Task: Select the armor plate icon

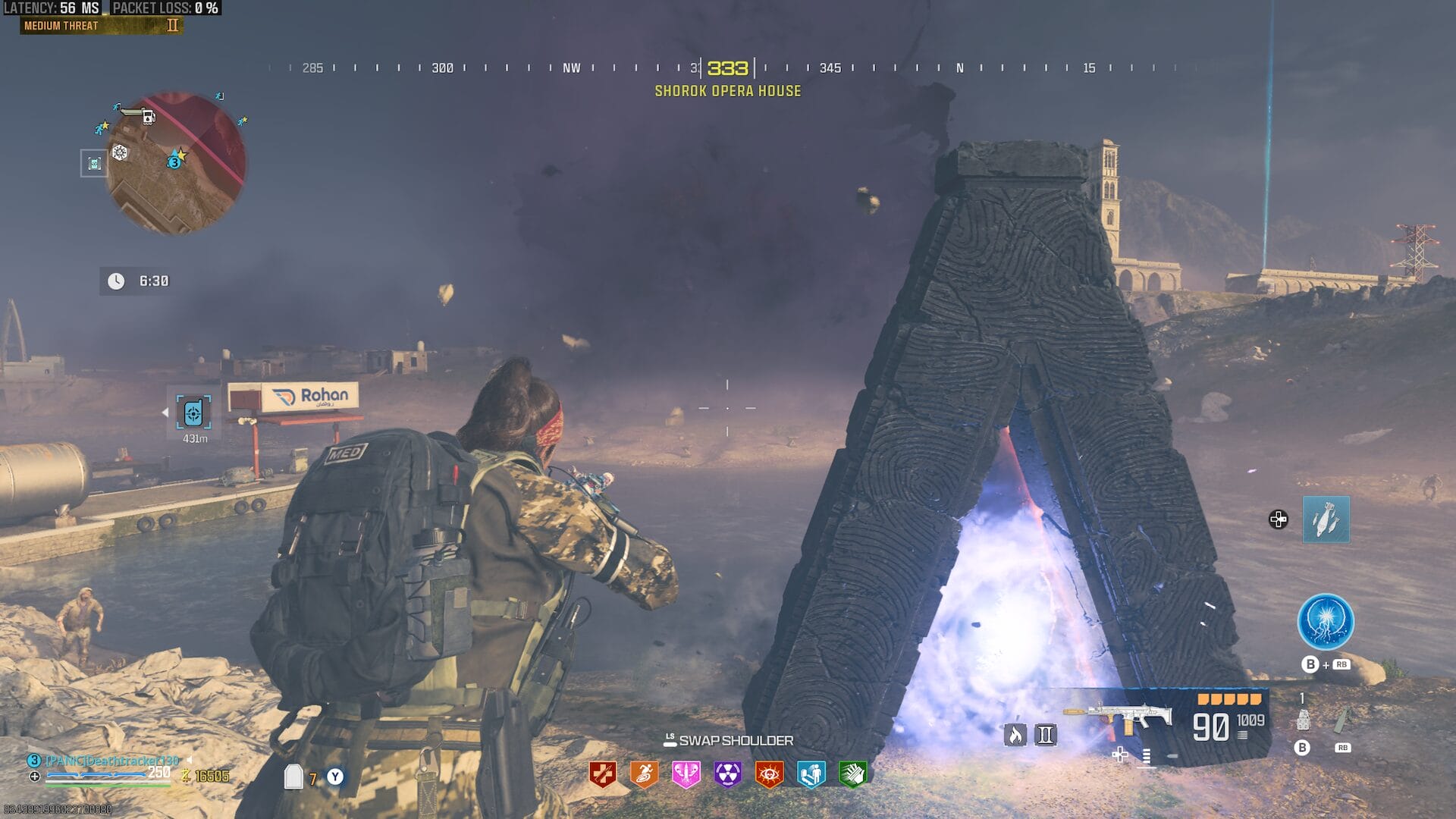Action: (x=293, y=777)
